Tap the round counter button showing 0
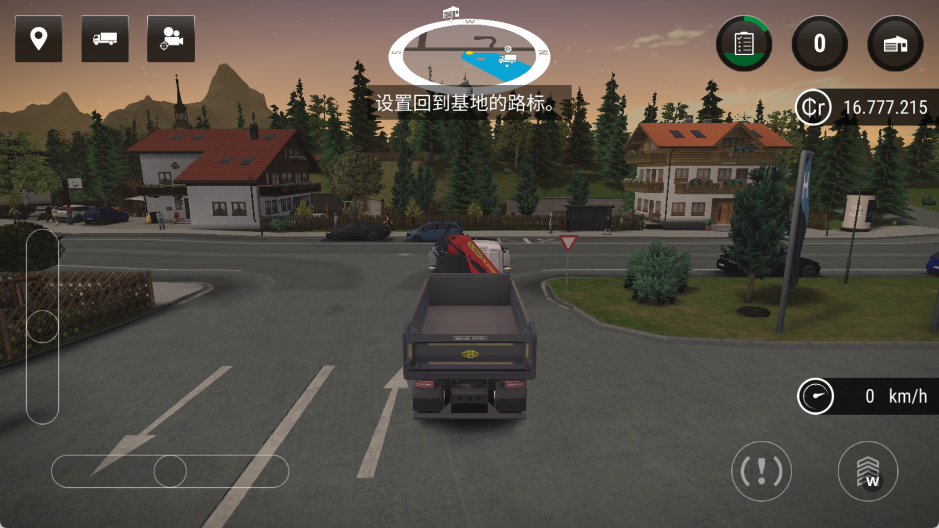The image size is (939, 528). pos(820,43)
